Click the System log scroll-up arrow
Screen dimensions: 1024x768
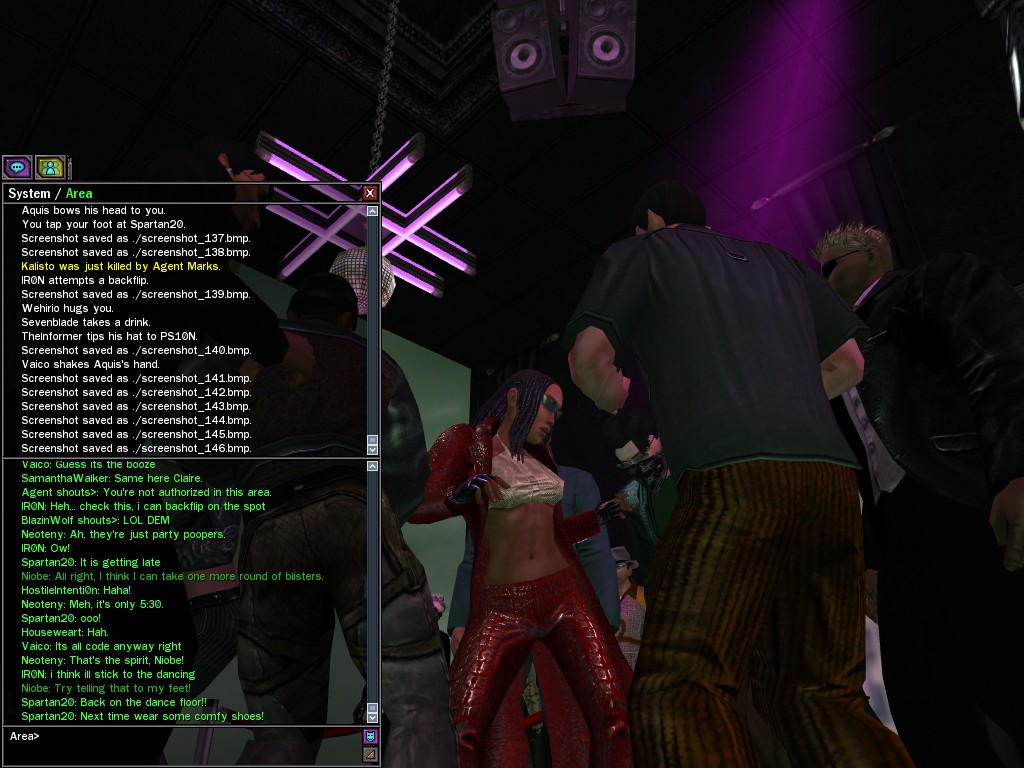pos(373,211)
